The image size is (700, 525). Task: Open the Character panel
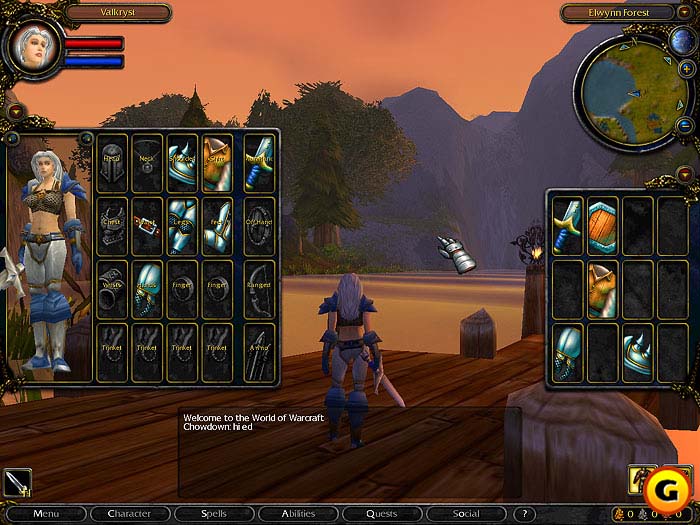click(x=129, y=514)
